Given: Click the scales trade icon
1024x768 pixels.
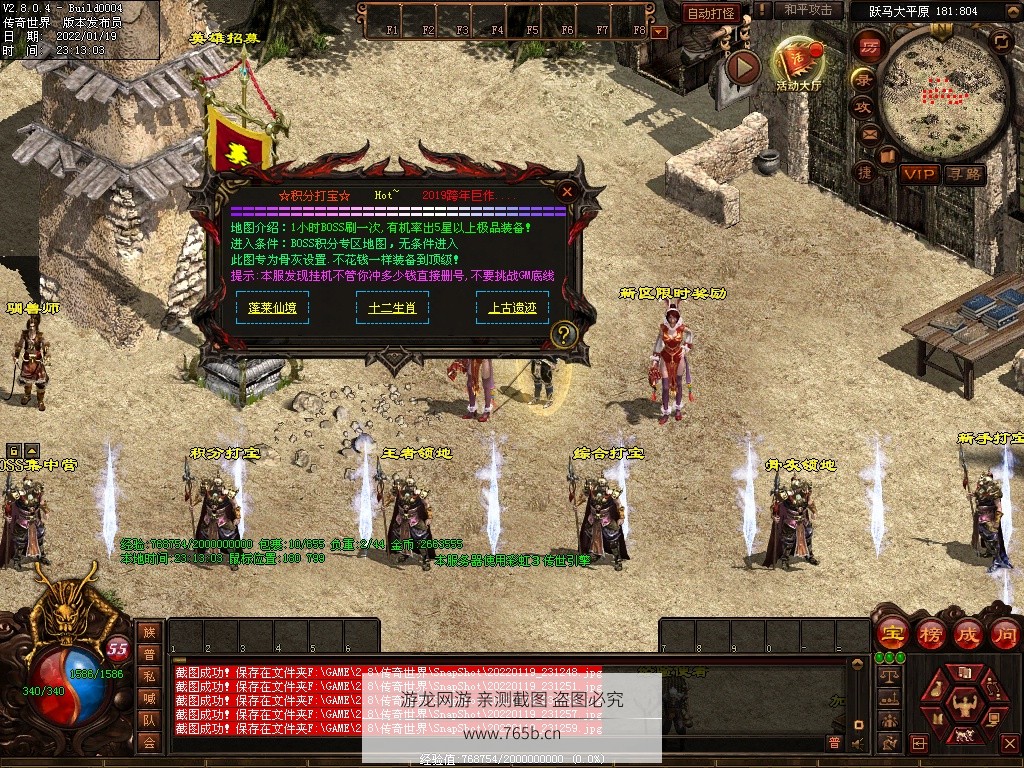Looking at the screenshot, I should [x=888, y=677].
